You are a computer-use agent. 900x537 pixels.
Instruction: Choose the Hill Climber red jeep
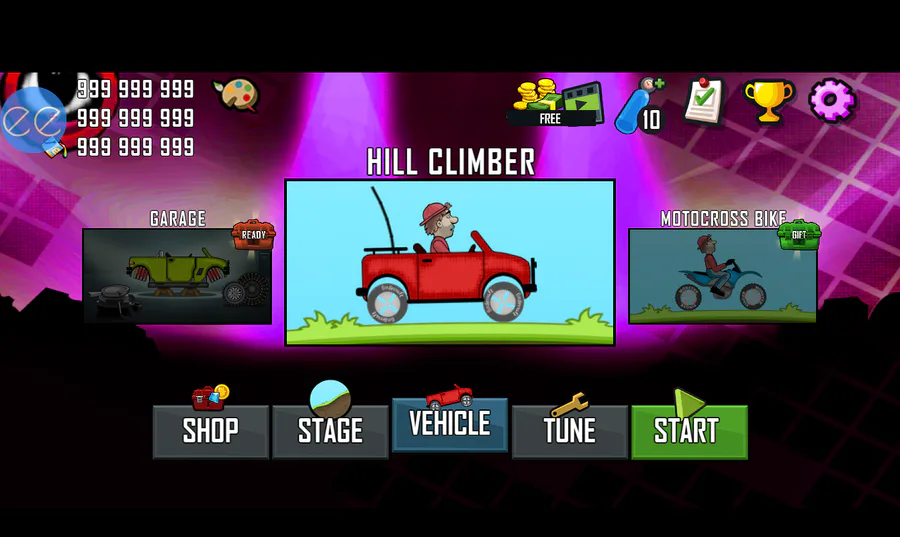pyautogui.click(x=450, y=262)
